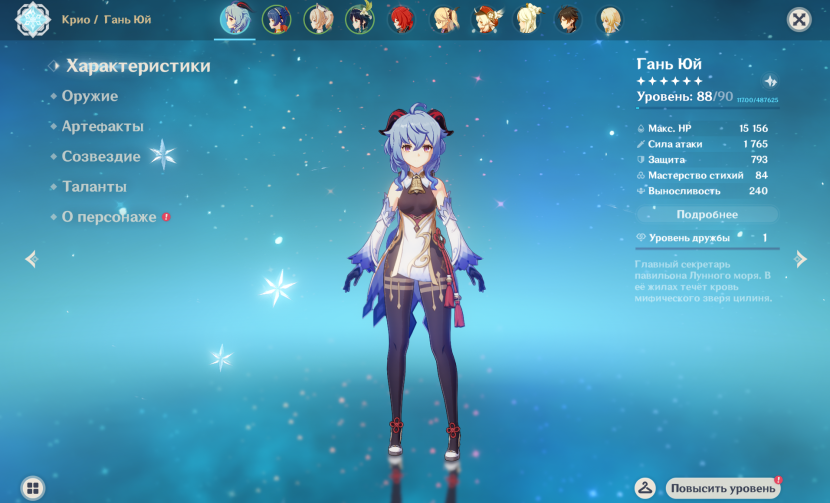Choose Klee's red-hat portrait

pyautogui.click(x=487, y=20)
